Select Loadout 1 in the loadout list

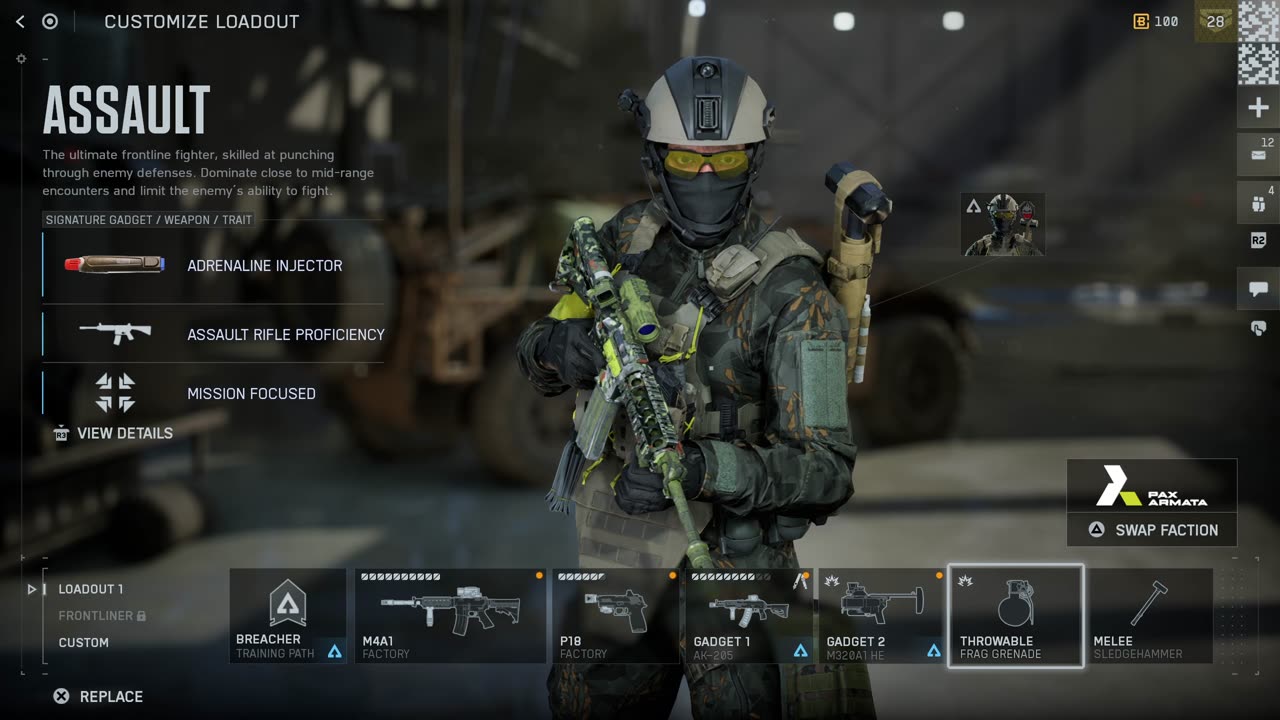coord(91,589)
